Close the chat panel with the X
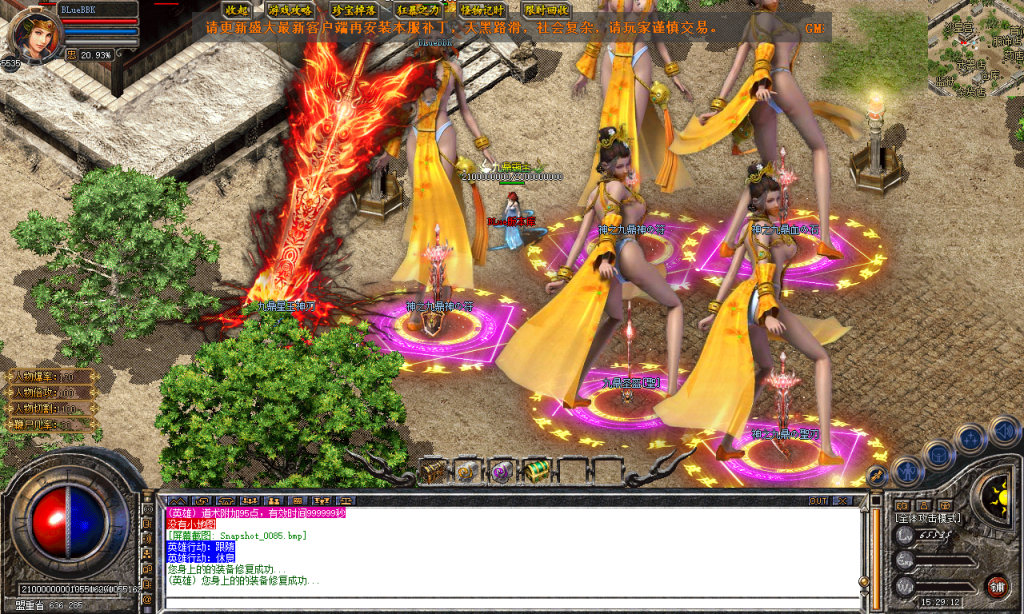The width and height of the screenshot is (1024, 614). point(844,500)
